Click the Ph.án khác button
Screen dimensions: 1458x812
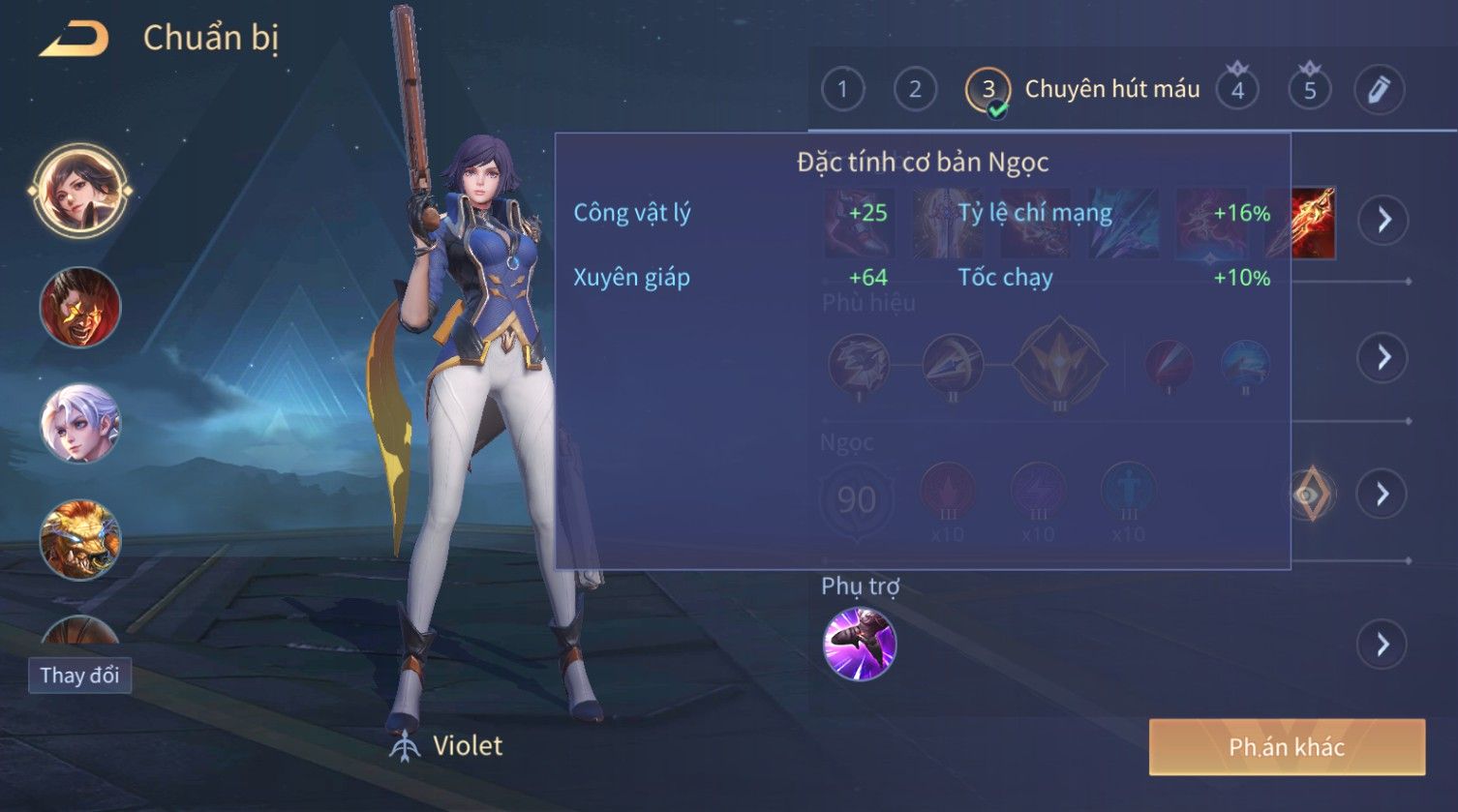[x=1287, y=747]
